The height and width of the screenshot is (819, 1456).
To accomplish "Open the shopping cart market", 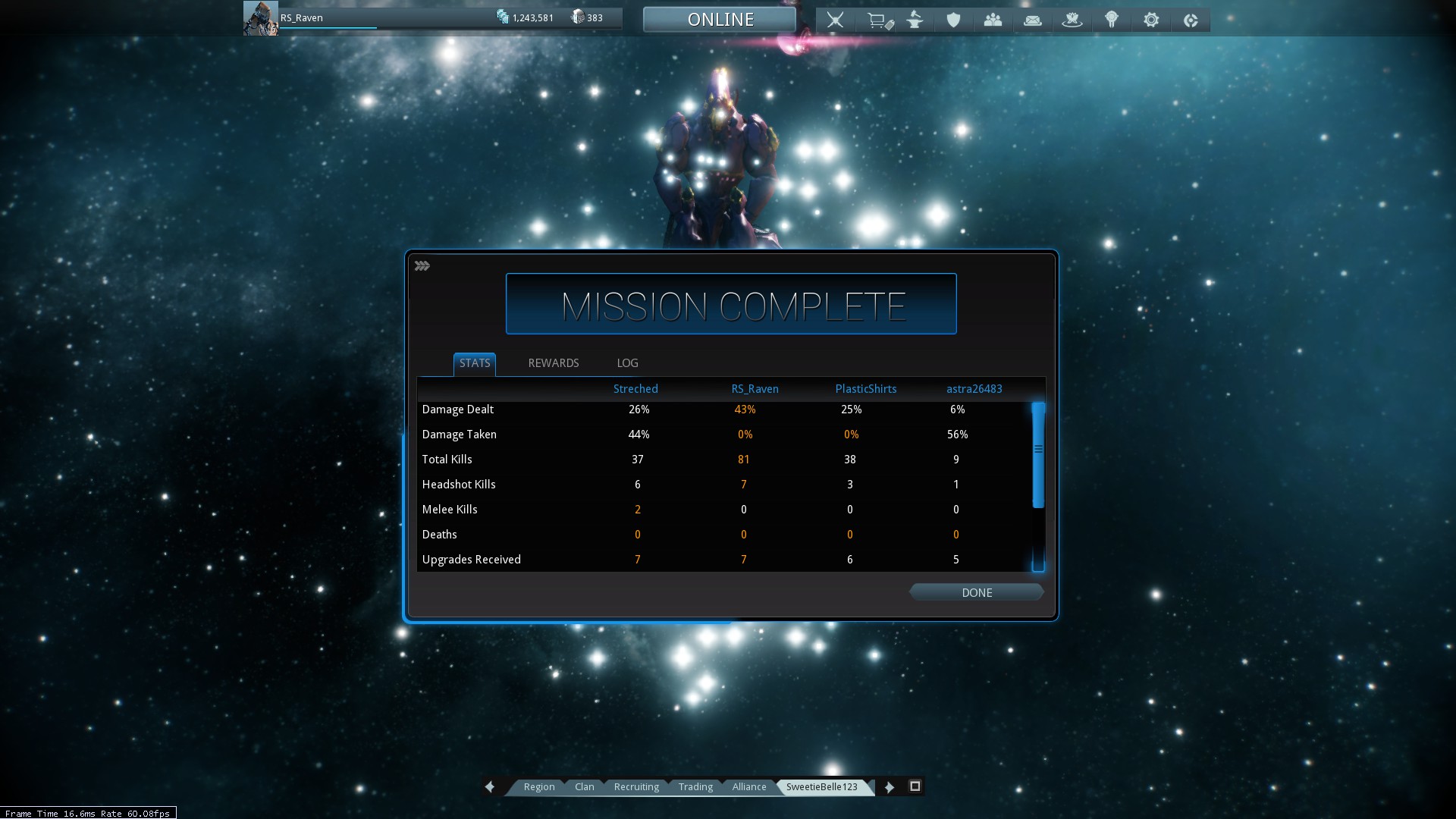I will pyautogui.click(x=878, y=20).
